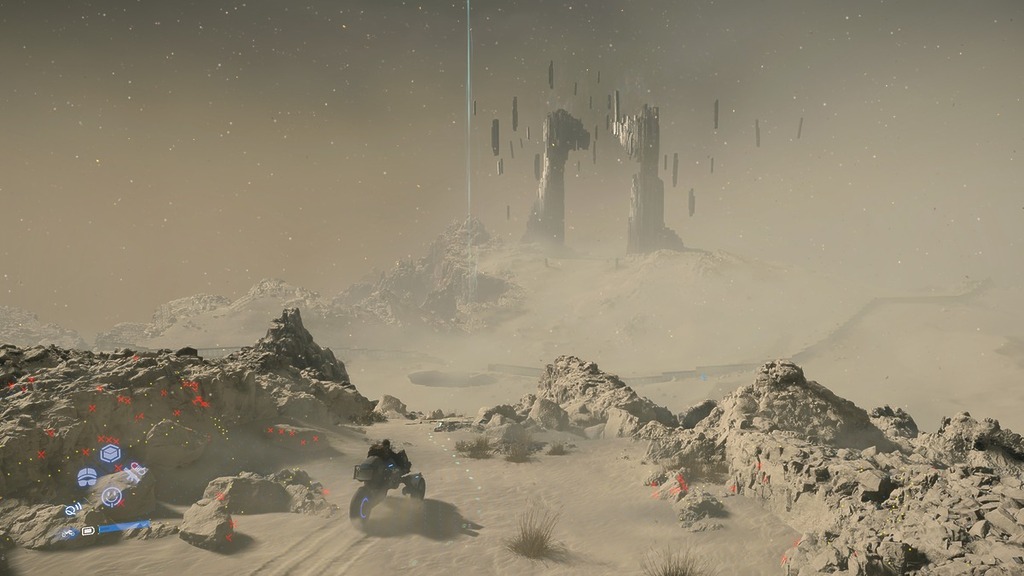This screenshot has width=1024, height=576.
Task: Select the hexagonal cube HUD icon
Action: tap(110, 454)
